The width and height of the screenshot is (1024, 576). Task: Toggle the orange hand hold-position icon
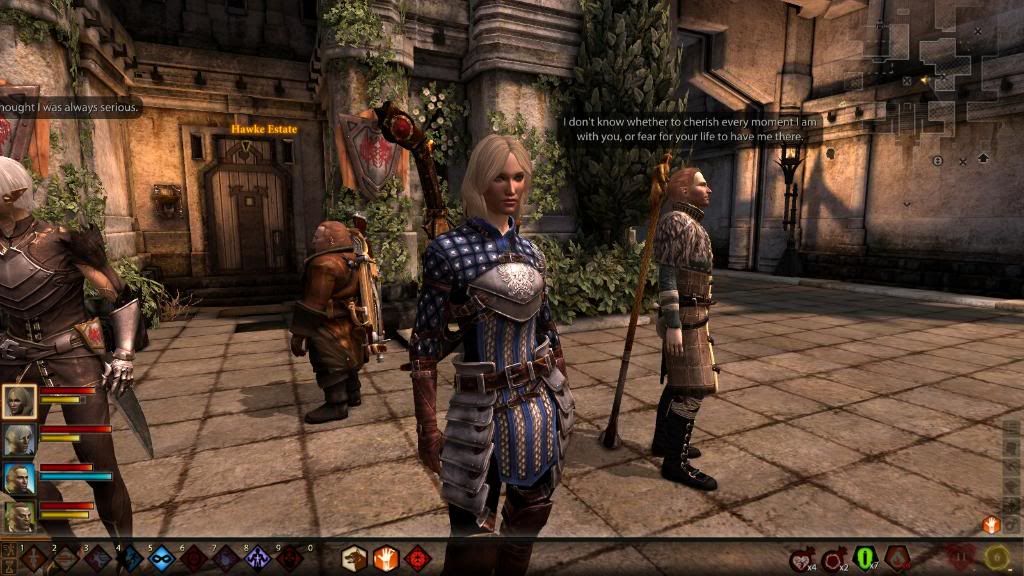(386, 558)
